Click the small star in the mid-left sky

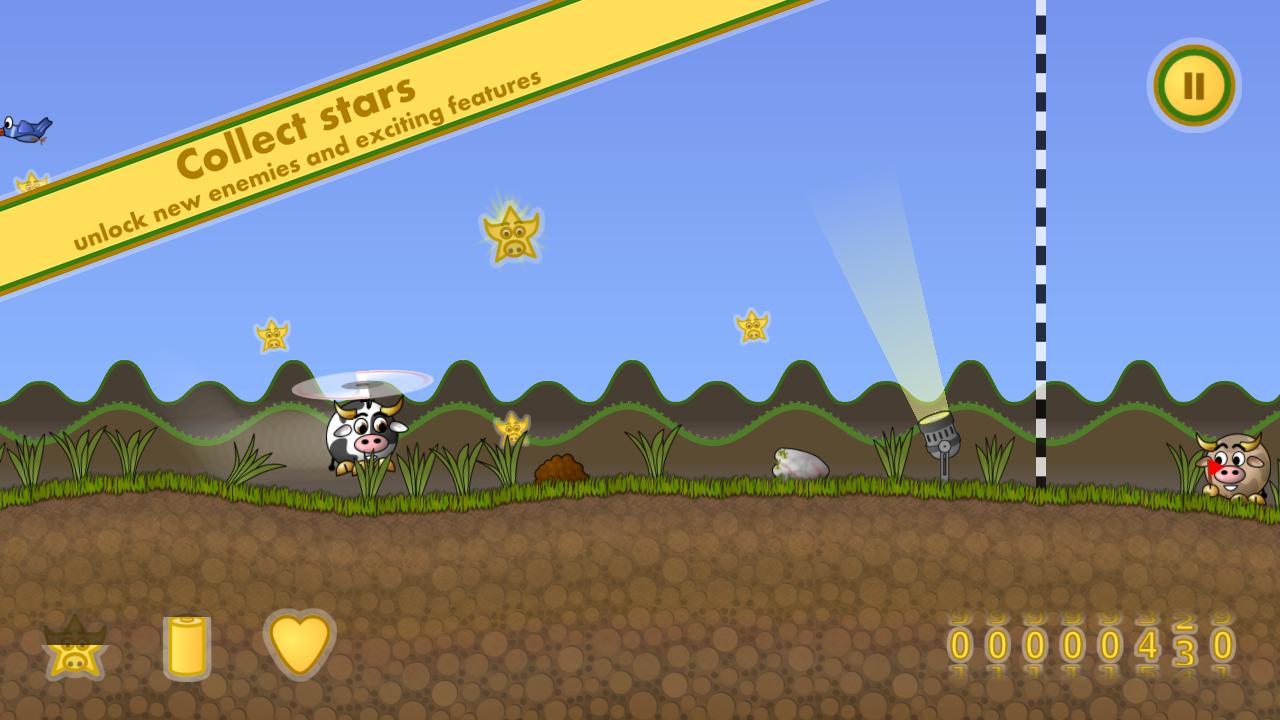(271, 333)
